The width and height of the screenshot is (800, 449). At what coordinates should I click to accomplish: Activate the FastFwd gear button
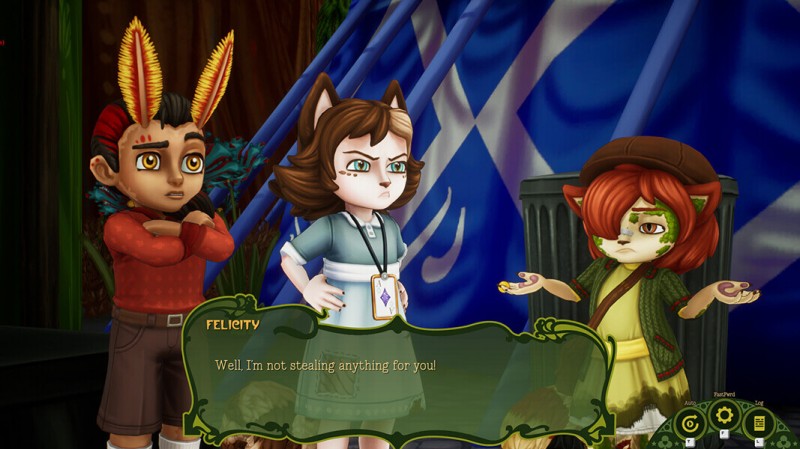tap(723, 415)
